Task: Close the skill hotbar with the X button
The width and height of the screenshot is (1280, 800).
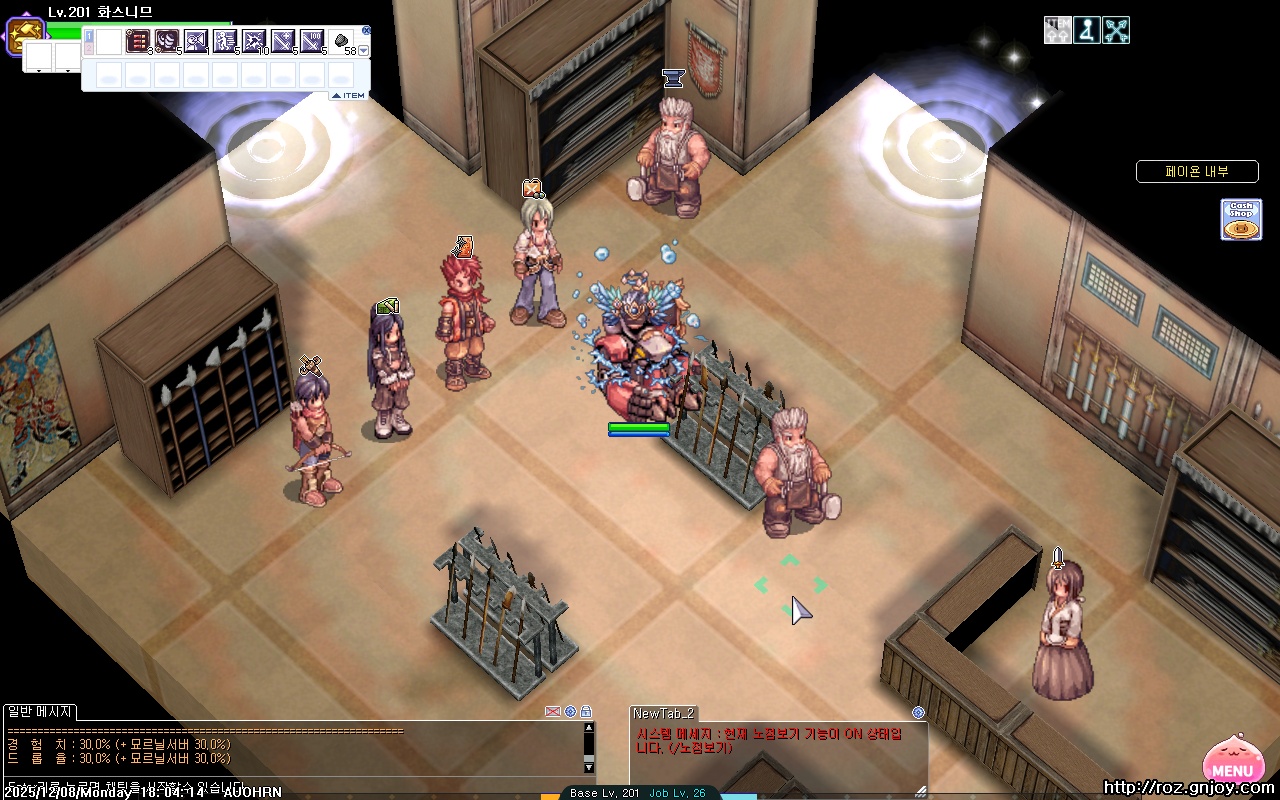Action: click(x=366, y=31)
